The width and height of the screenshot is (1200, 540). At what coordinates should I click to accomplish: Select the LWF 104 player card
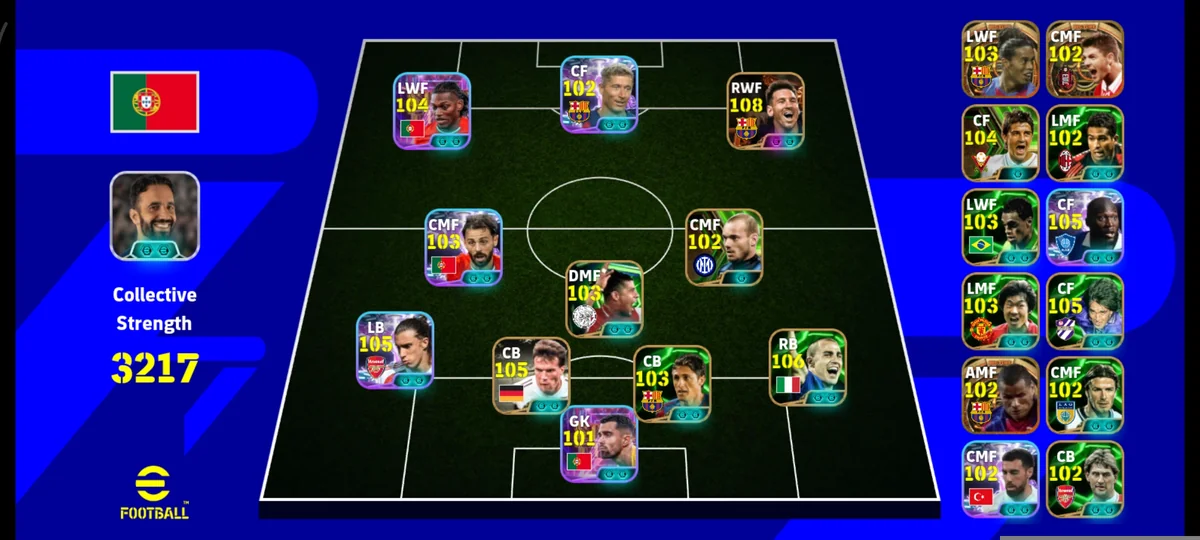[x=433, y=110]
